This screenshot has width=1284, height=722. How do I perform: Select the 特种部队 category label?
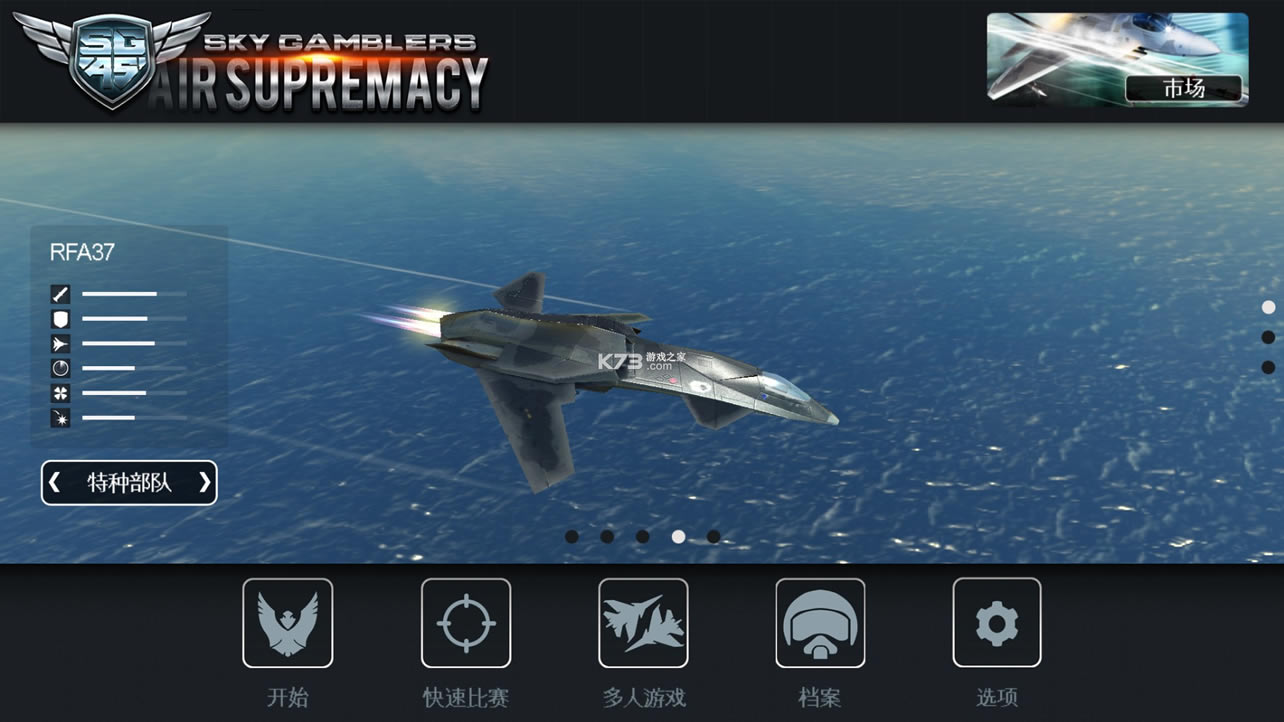click(x=128, y=482)
